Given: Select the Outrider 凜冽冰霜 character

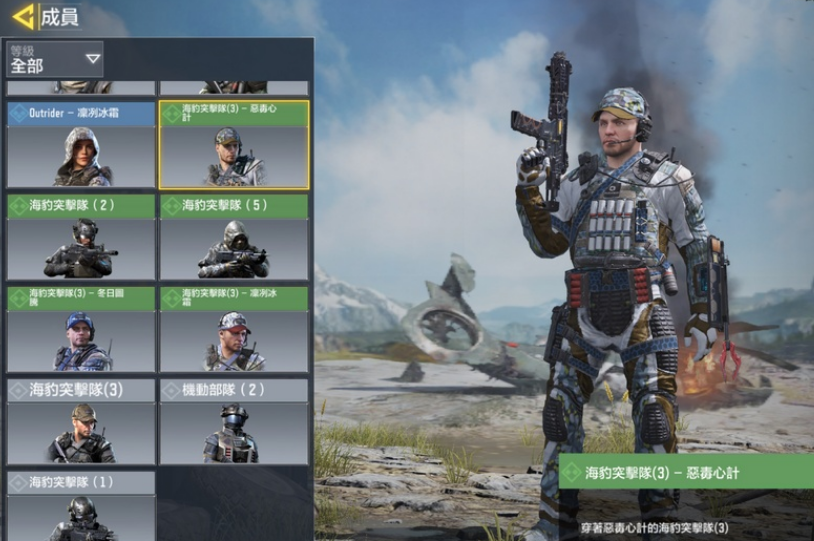Looking at the screenshot, I should click(x=81, y=145).
